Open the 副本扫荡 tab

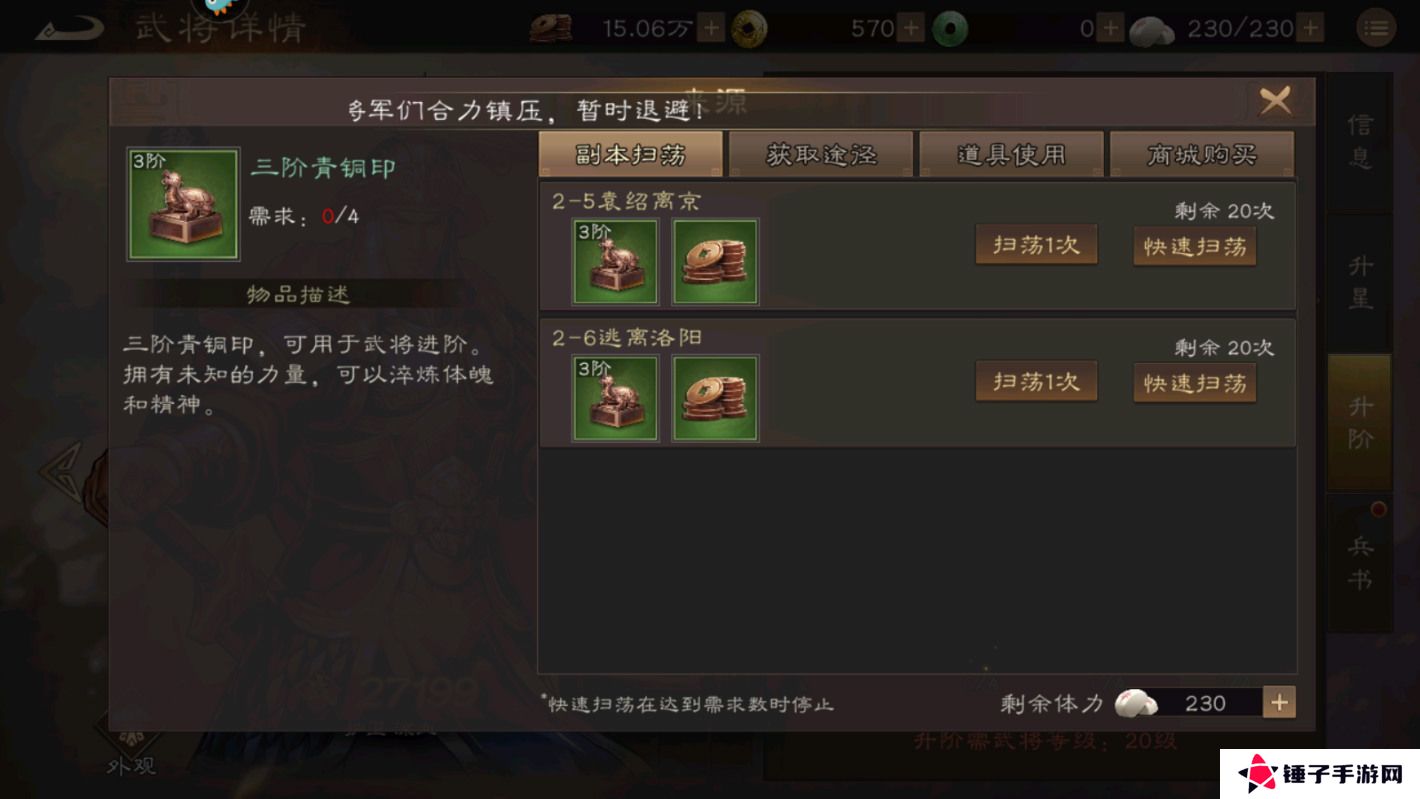click(x=630, y=153)
